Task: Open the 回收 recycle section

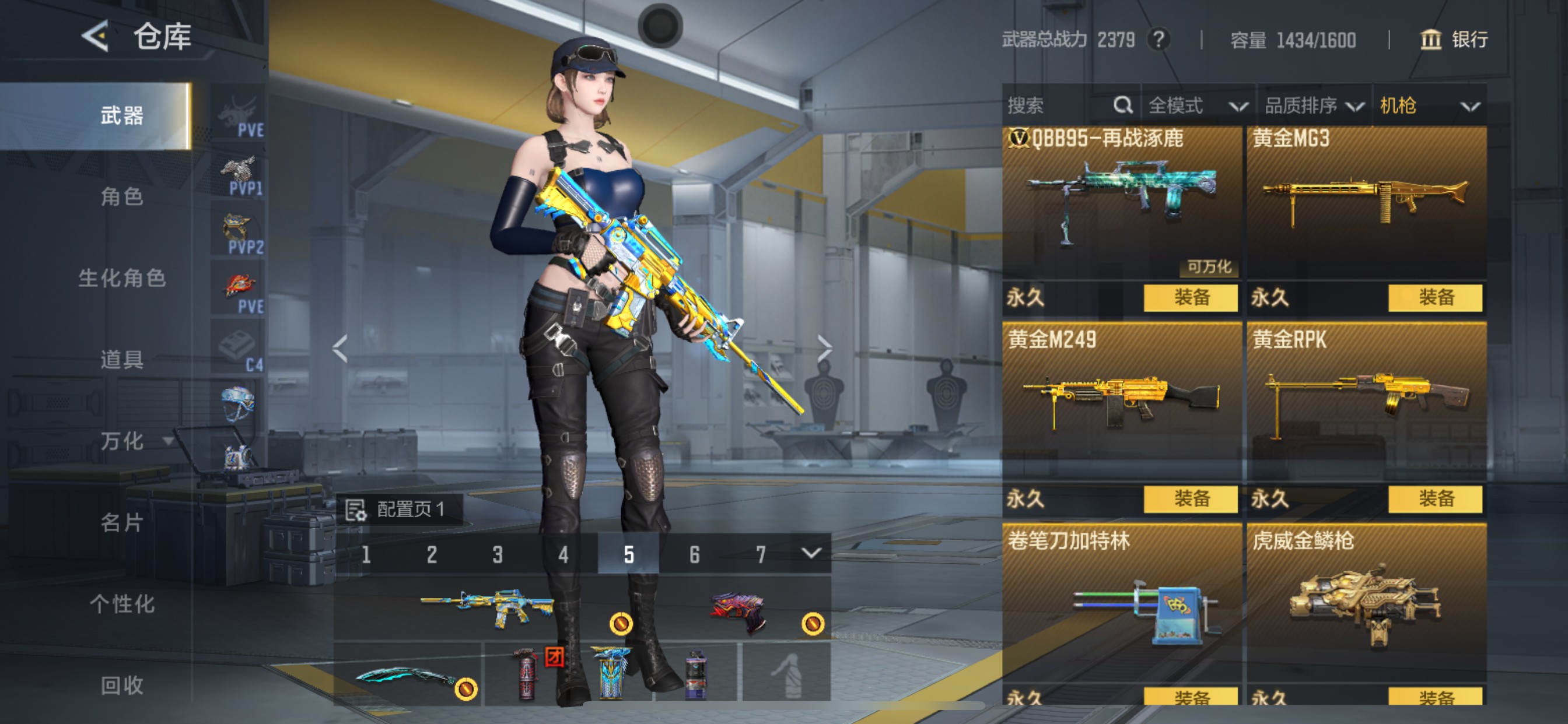Action: coord(122,686)
